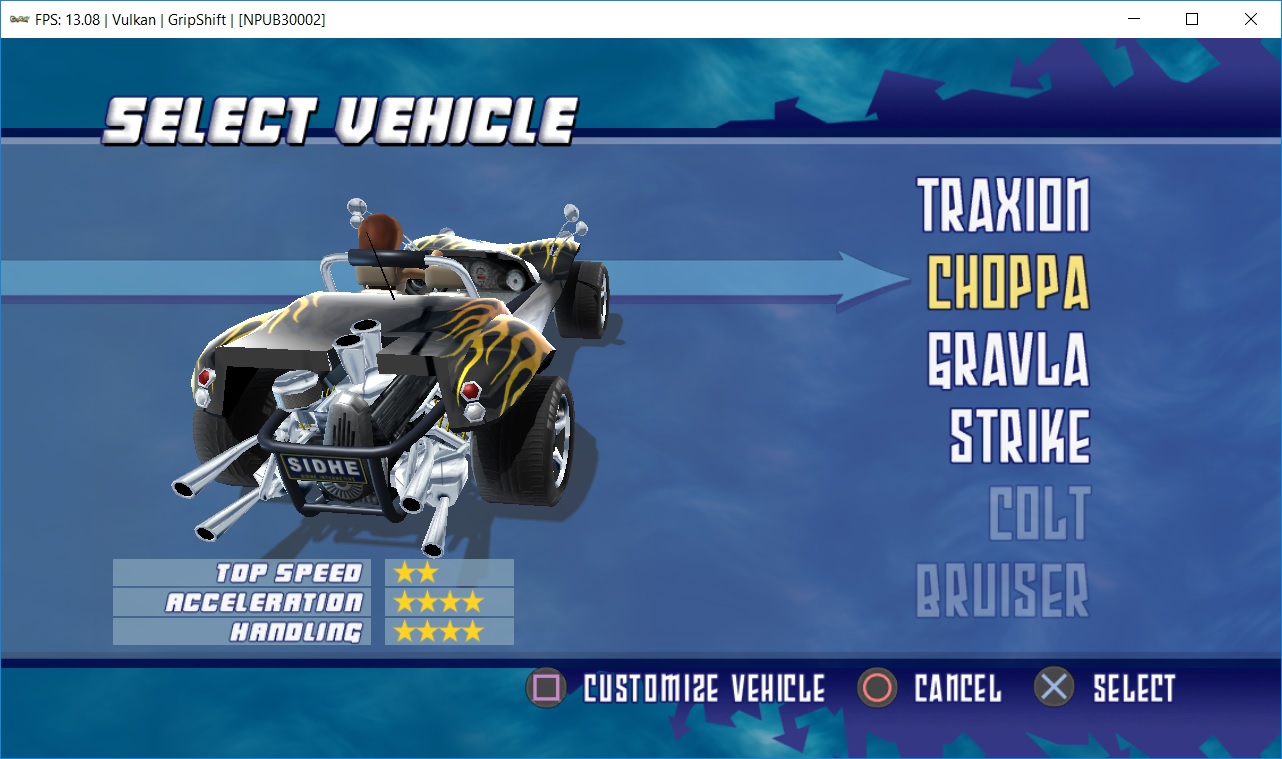Choose the greyed-out Colt vehicle
Viewport: 1282px width, 759px height.
point(1039,513)
